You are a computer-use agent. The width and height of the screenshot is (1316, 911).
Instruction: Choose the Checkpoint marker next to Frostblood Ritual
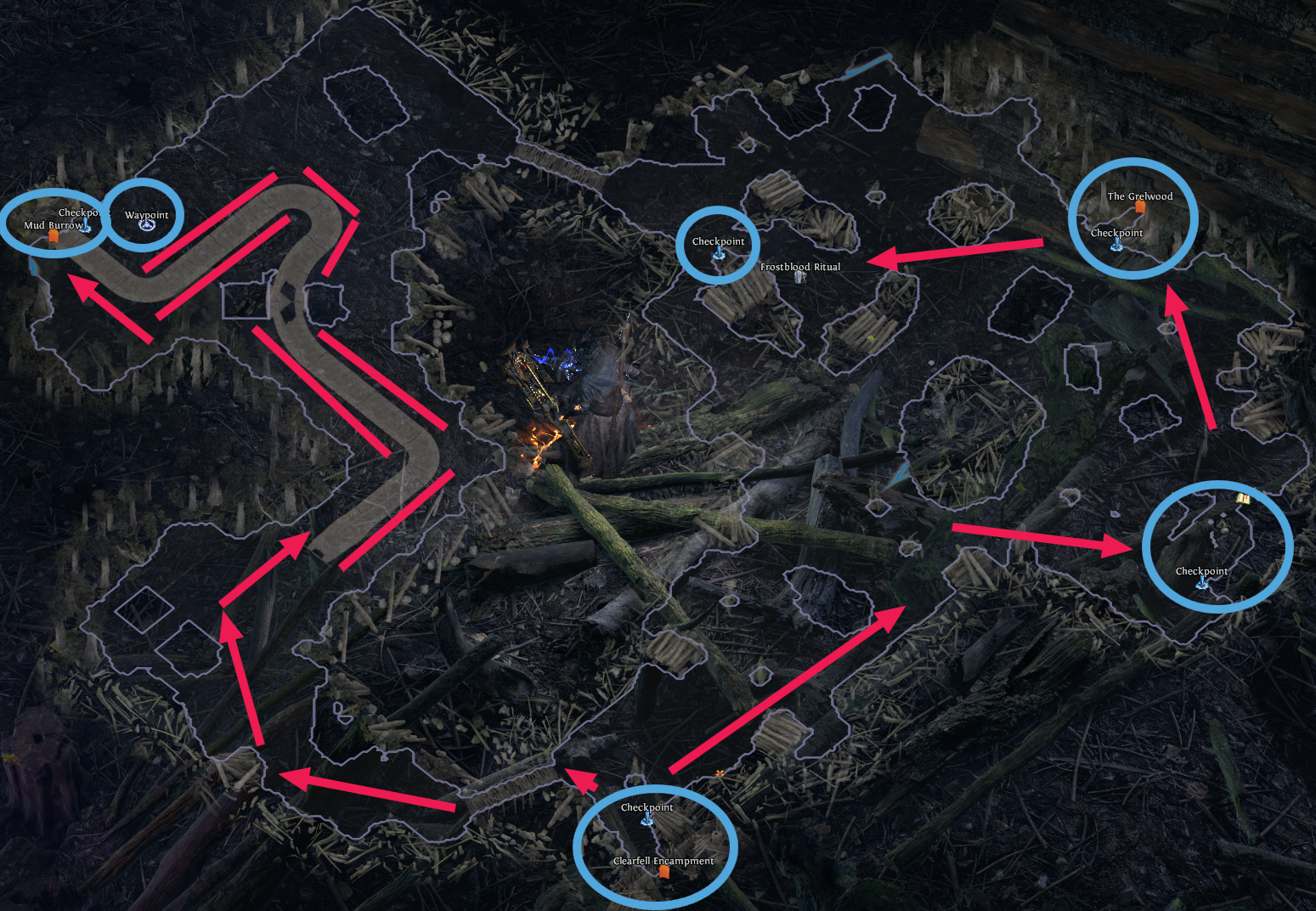719,253
